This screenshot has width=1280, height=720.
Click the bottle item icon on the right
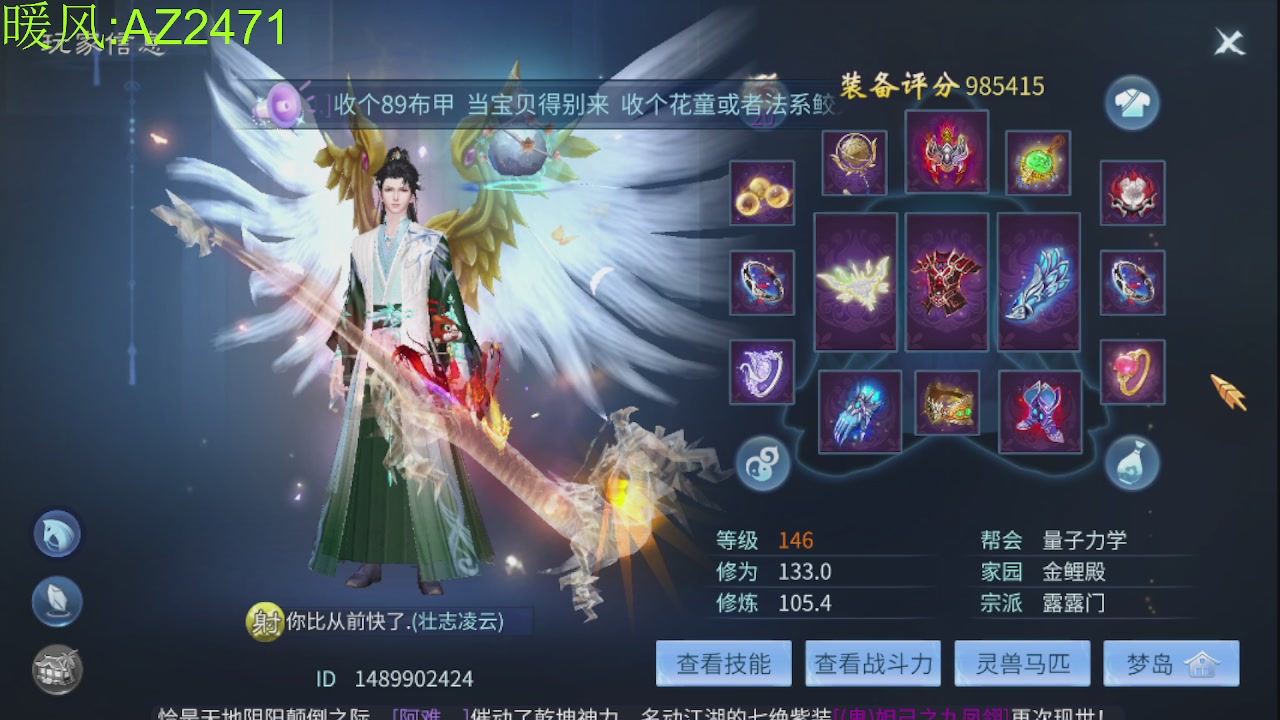[1131, 464]
